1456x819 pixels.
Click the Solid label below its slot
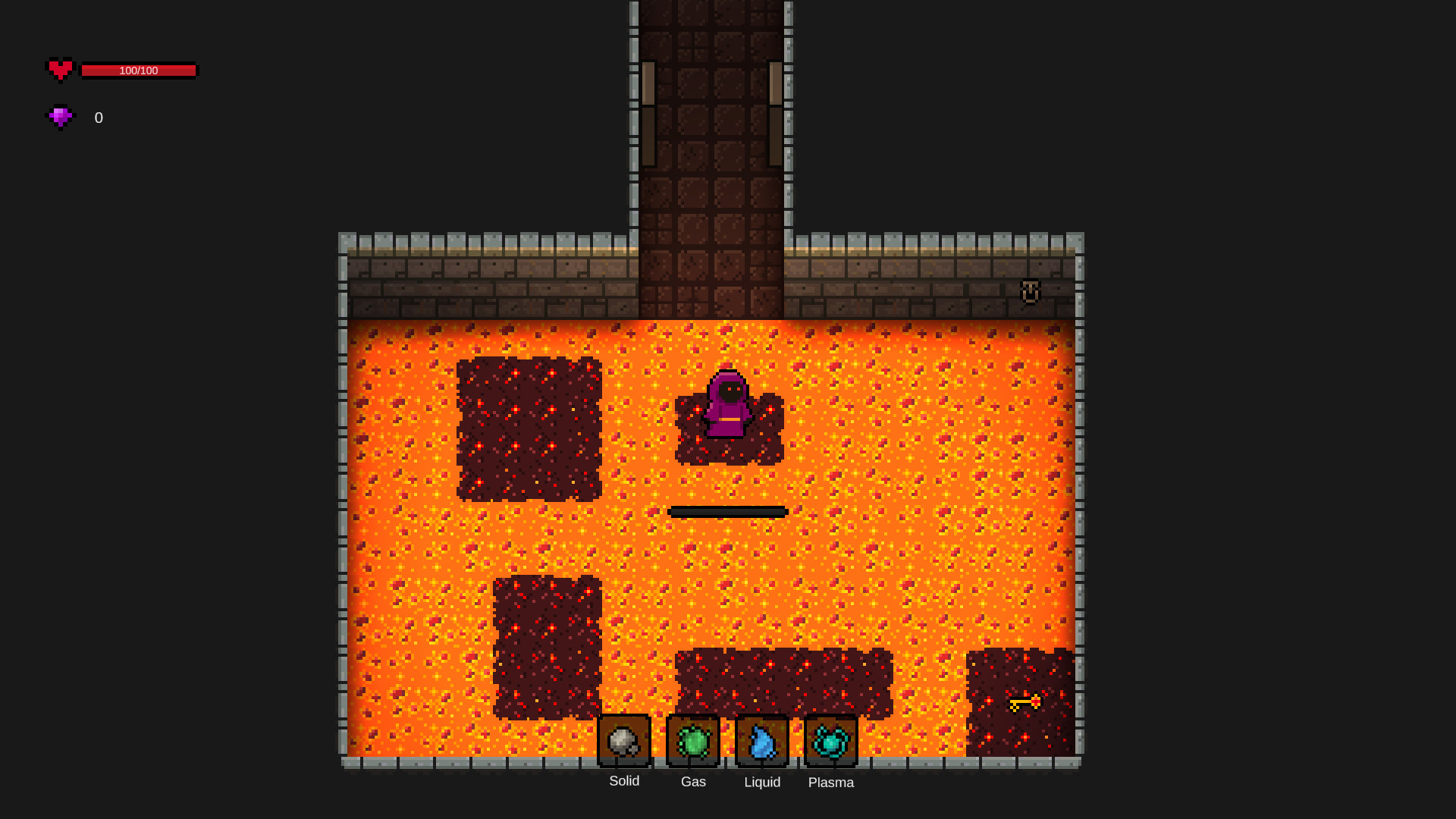tap(623, 781)
